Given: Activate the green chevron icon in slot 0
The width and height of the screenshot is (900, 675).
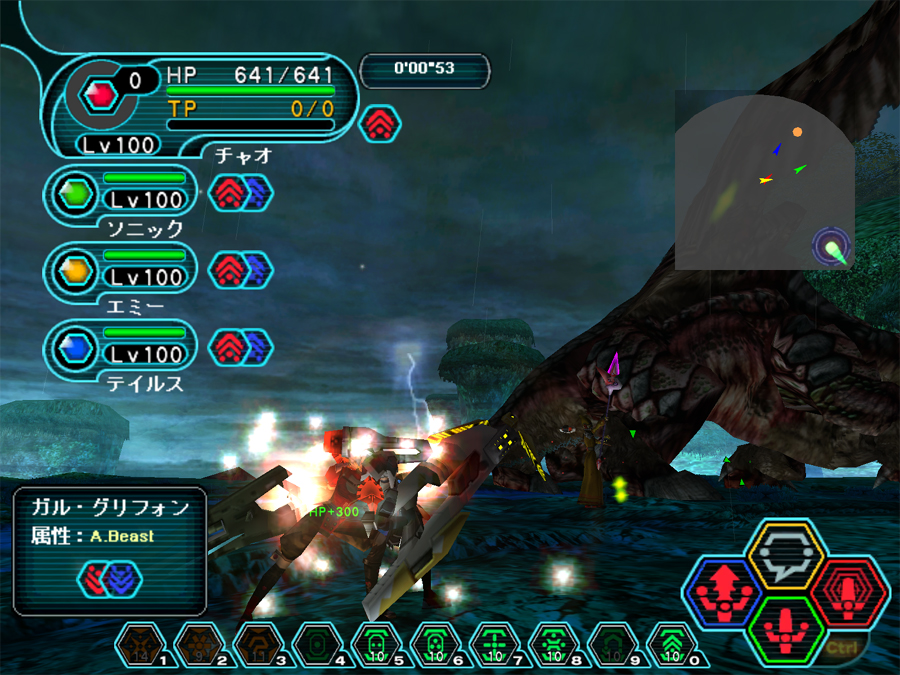Looking at the screenshot, I should point(673,646).
